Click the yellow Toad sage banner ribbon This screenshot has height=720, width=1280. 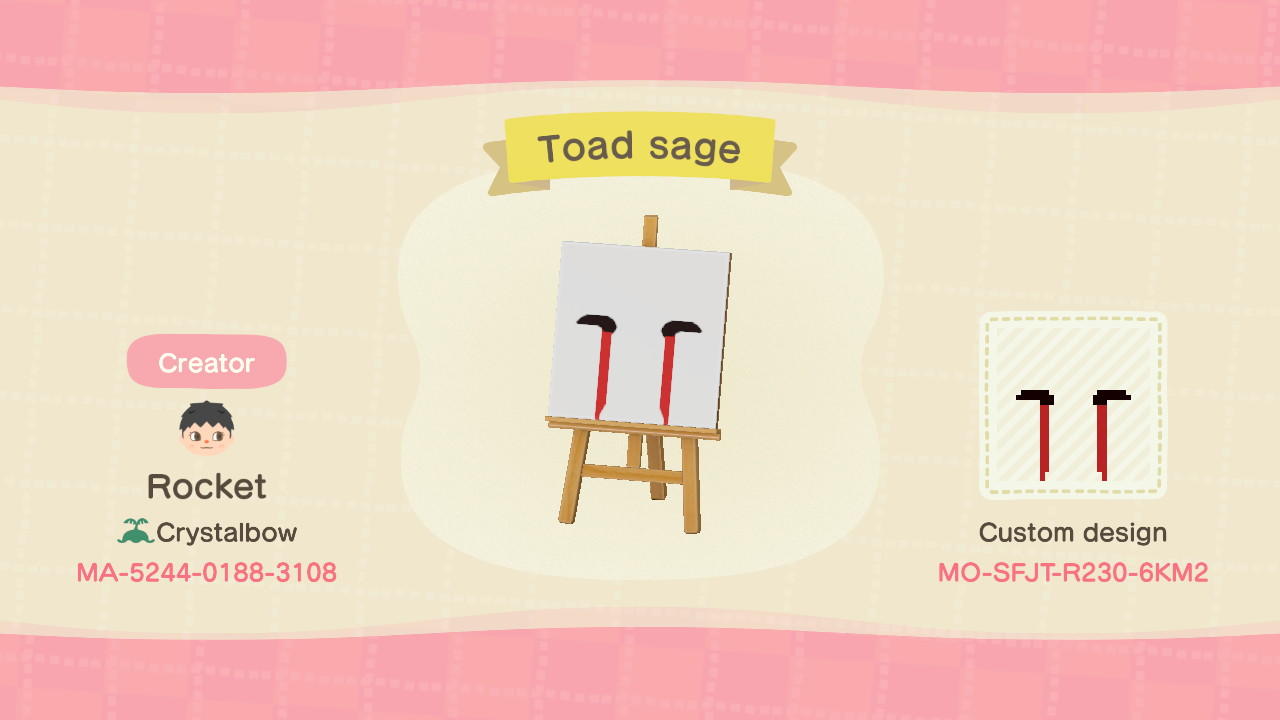coord(640,148)
